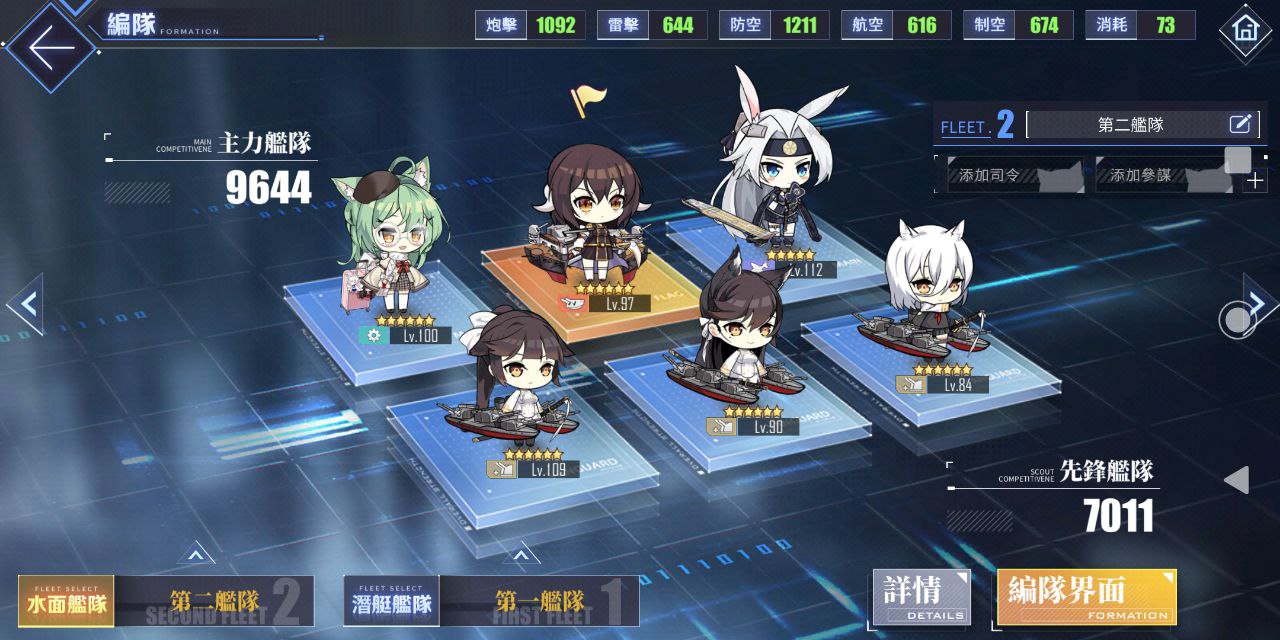Return to home via house icon
Screen dimensions: 1280x640
point(1244,29)
